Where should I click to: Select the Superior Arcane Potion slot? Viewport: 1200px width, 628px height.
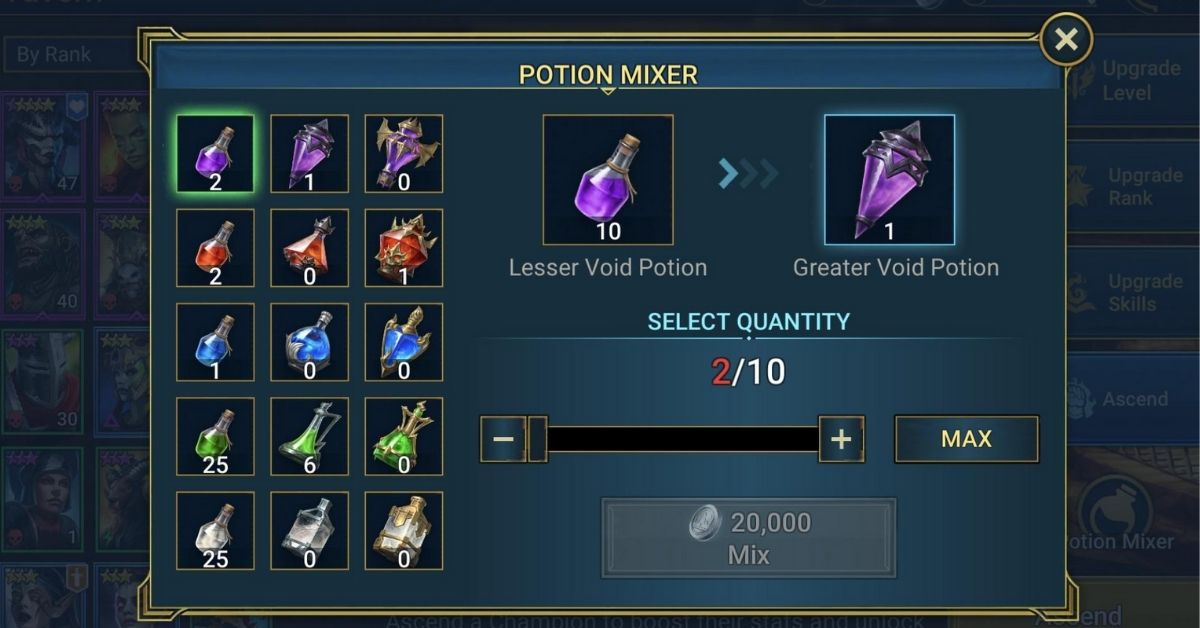(403, 530)
